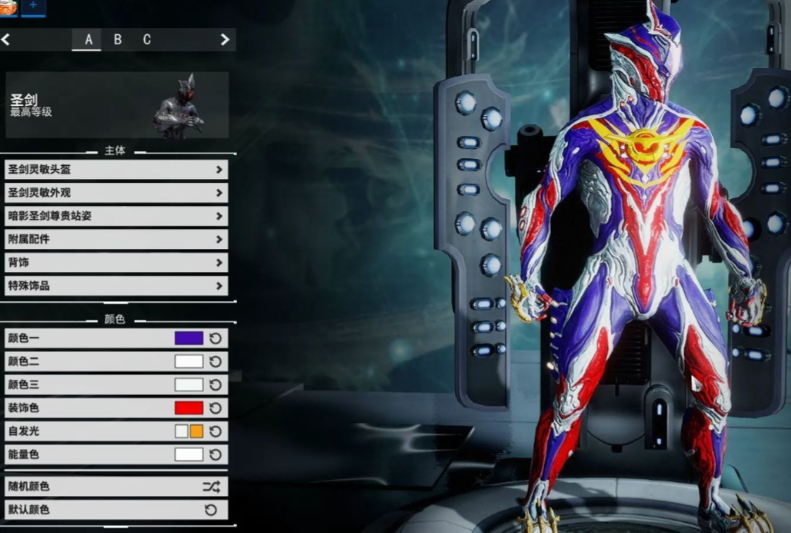Choose appearance config tab A
791x533 pixels.
(88, 40)
